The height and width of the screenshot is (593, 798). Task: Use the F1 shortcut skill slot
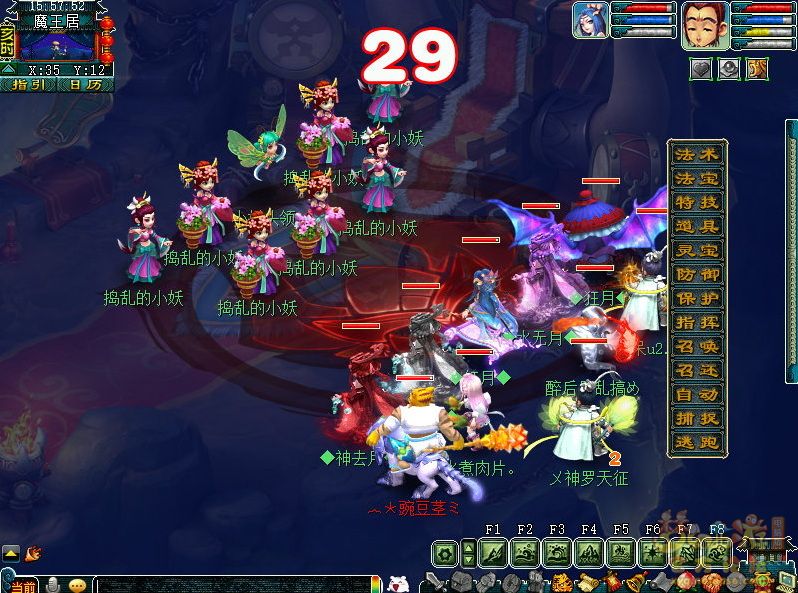[x=493, y=553]
